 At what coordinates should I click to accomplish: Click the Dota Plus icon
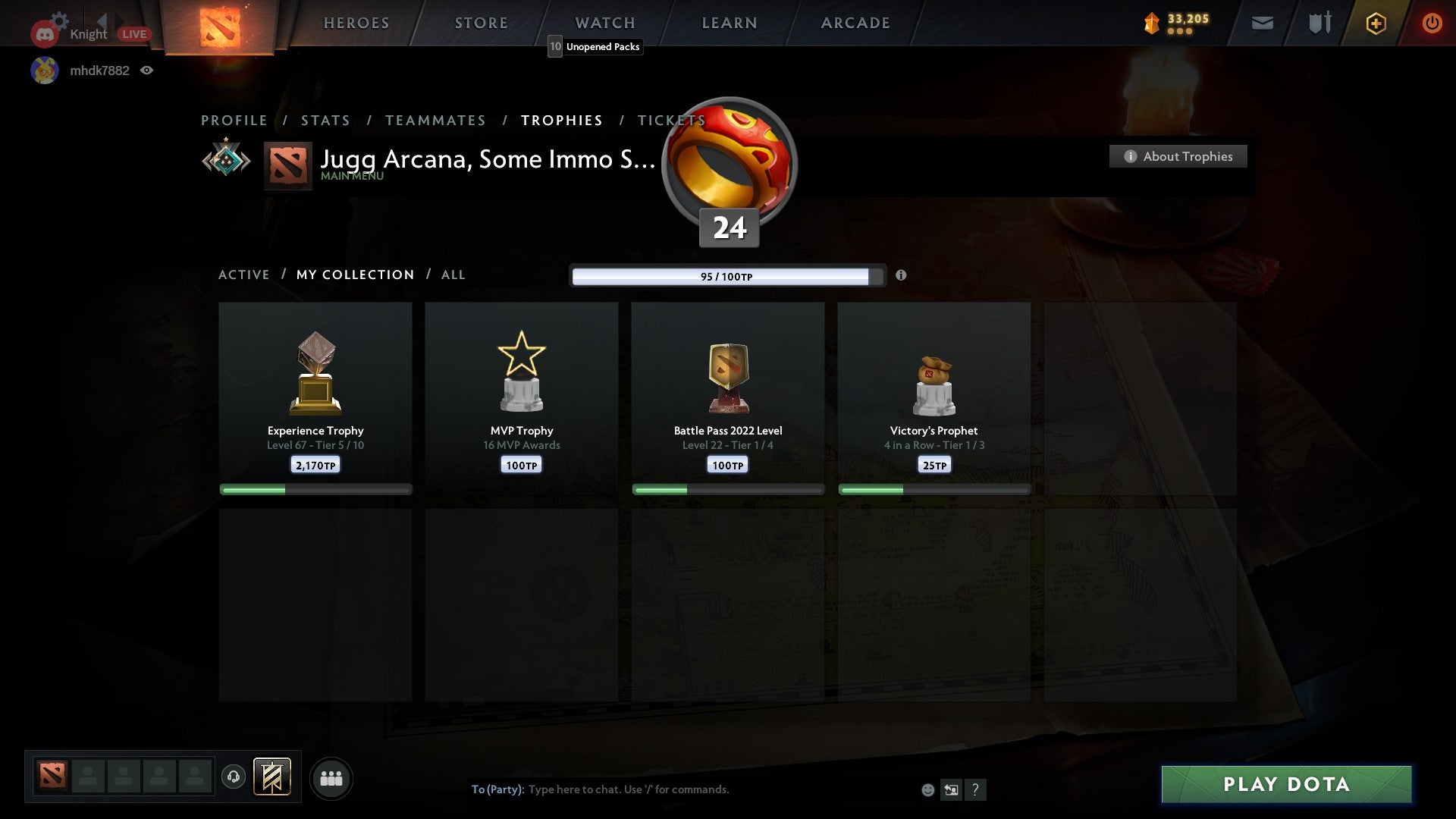(1376, 23)
